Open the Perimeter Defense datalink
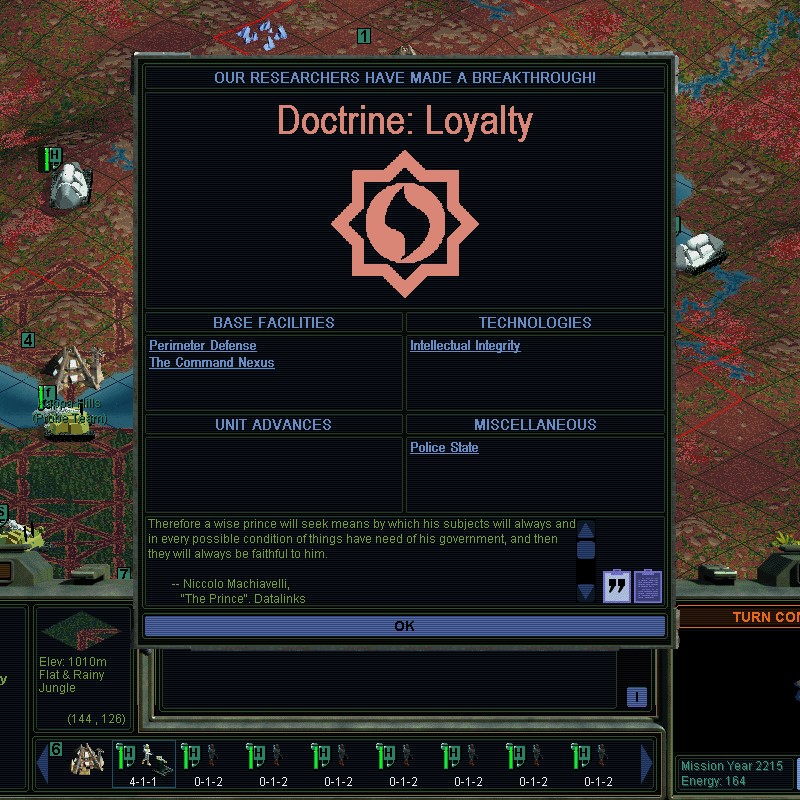Viewport: 800px width, 800px height. coord(202,346)
